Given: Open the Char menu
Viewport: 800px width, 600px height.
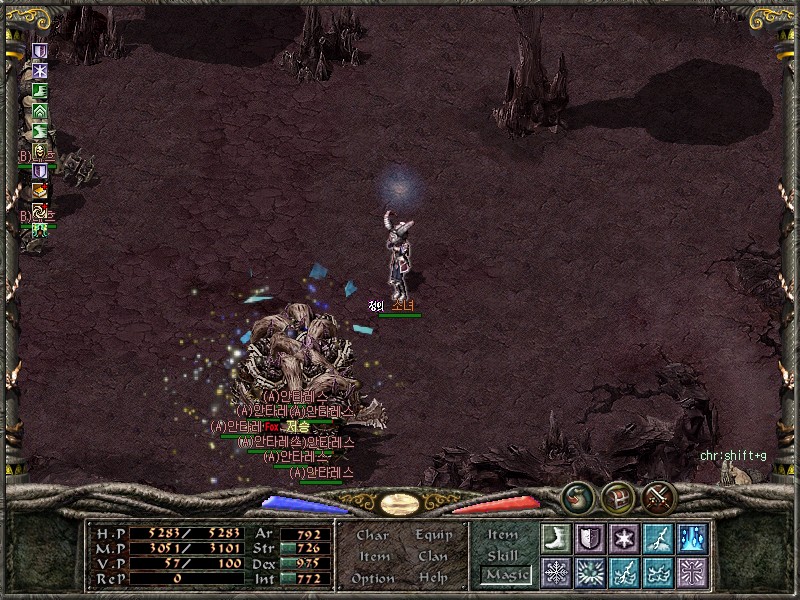Looking at the screenshot, I should (372, 535).
